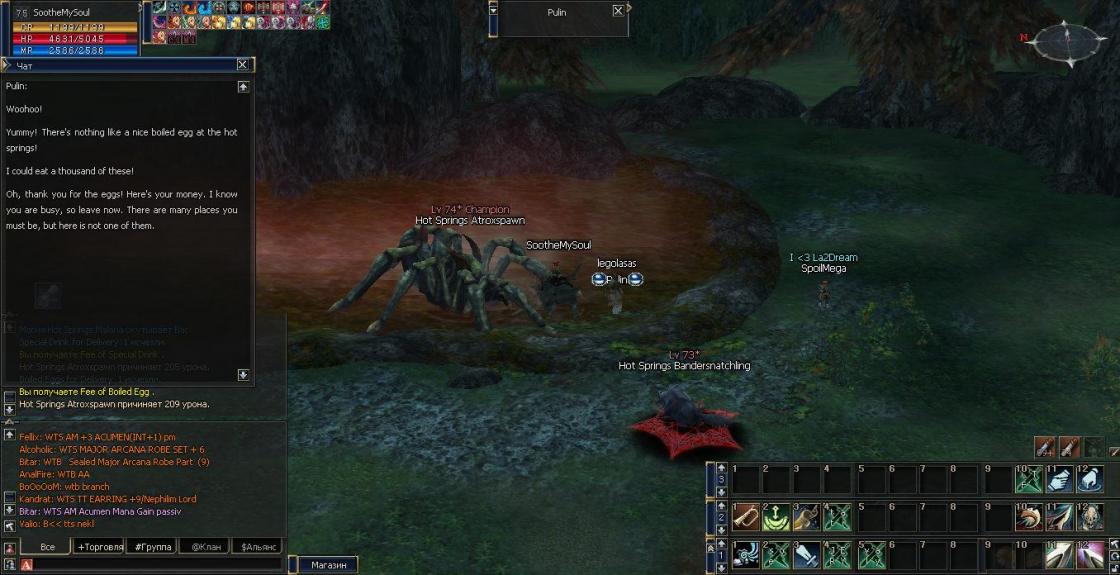The height and width of the screenshot is (575, 1120).
Task: Activate the sword skill in bottom hotbar slot 3
Action: pos(807,554)
